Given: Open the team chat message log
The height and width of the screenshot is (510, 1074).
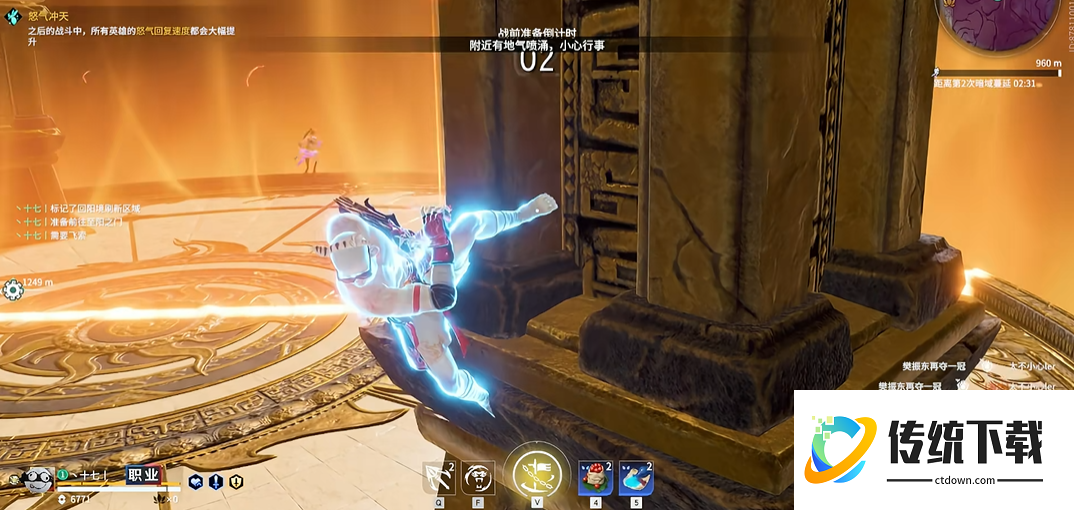Looking at the screenshot, I should [x=68, y=221].
